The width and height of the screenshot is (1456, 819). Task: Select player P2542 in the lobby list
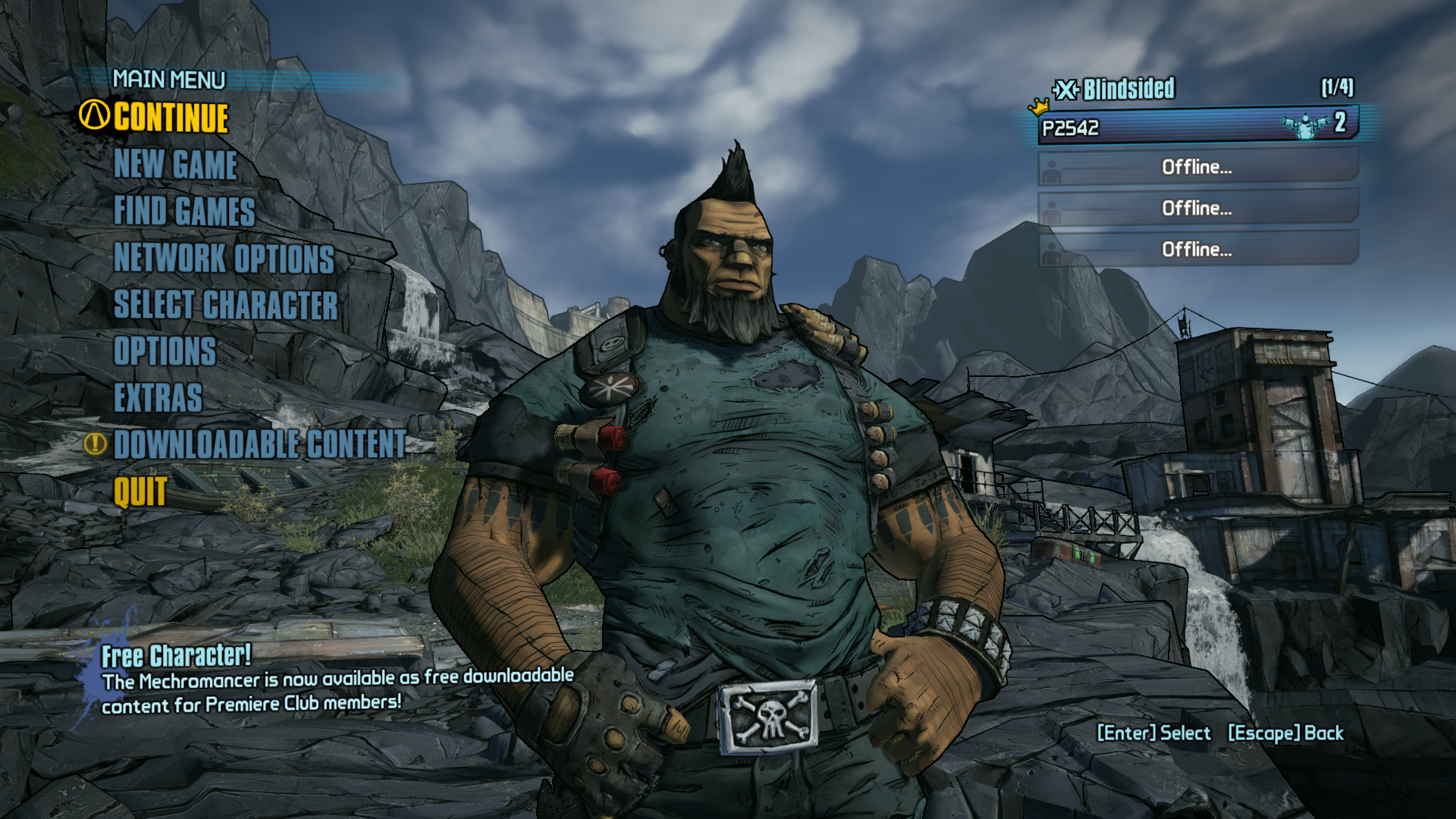(1197, 126)
